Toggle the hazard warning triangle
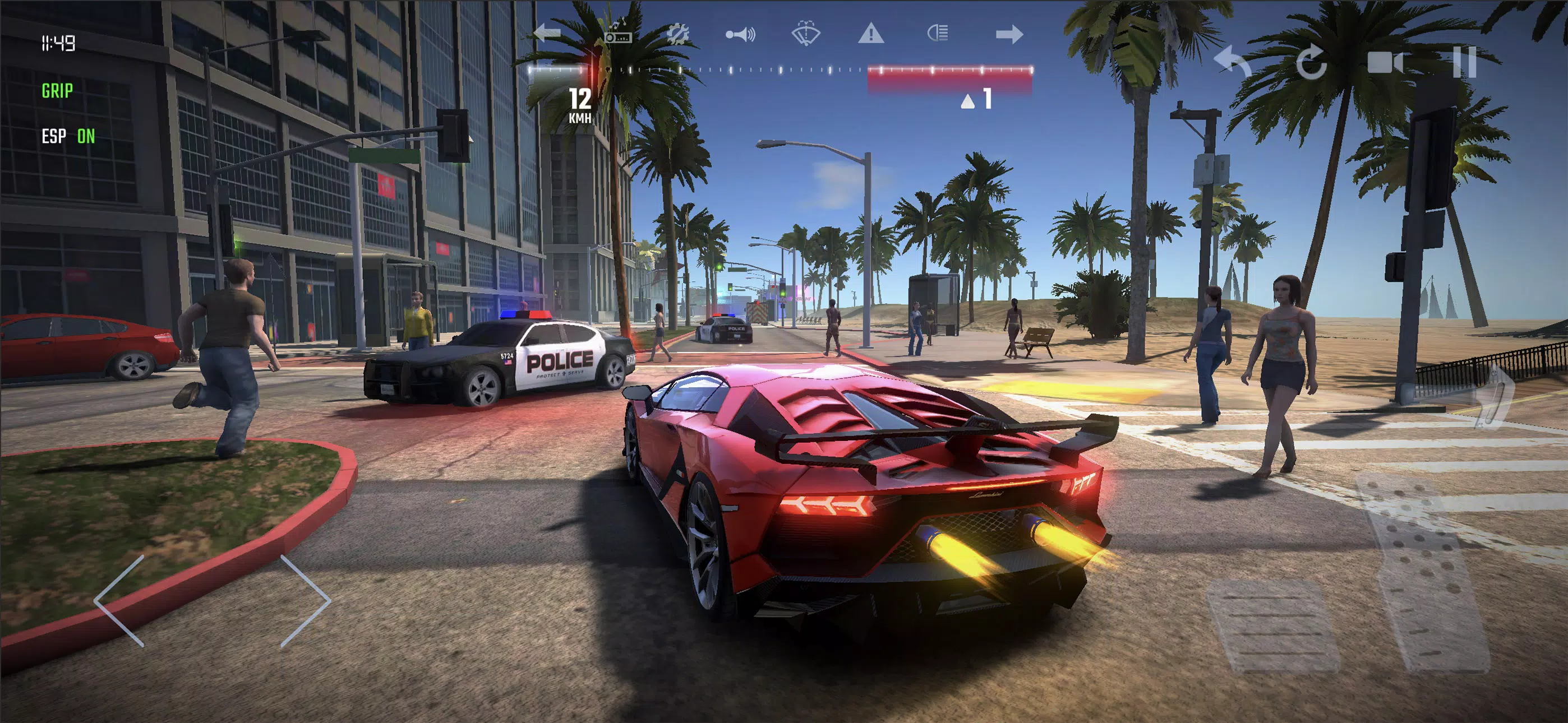 (870, 33)
